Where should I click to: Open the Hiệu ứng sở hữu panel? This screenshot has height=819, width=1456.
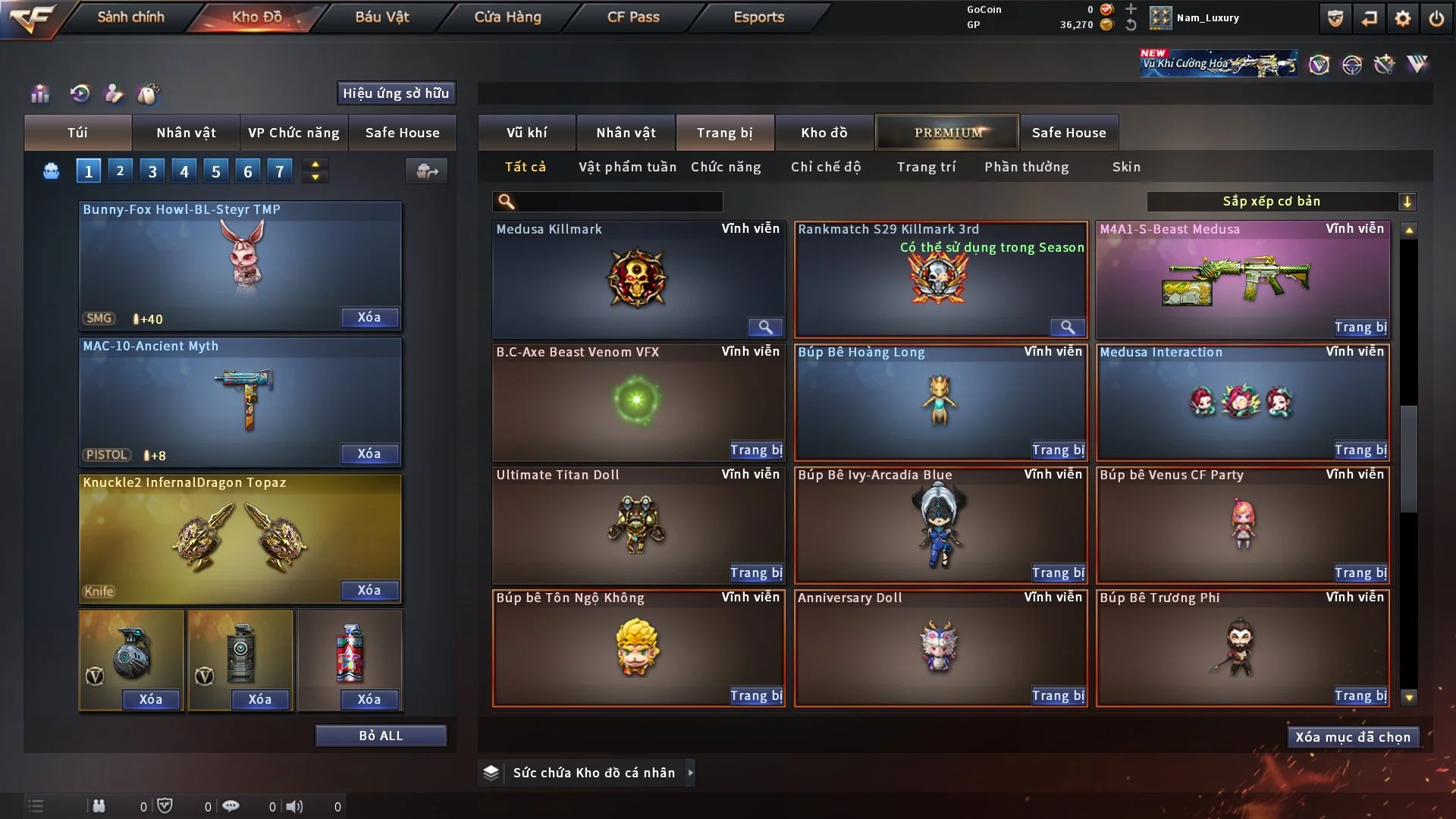(396, 93)
